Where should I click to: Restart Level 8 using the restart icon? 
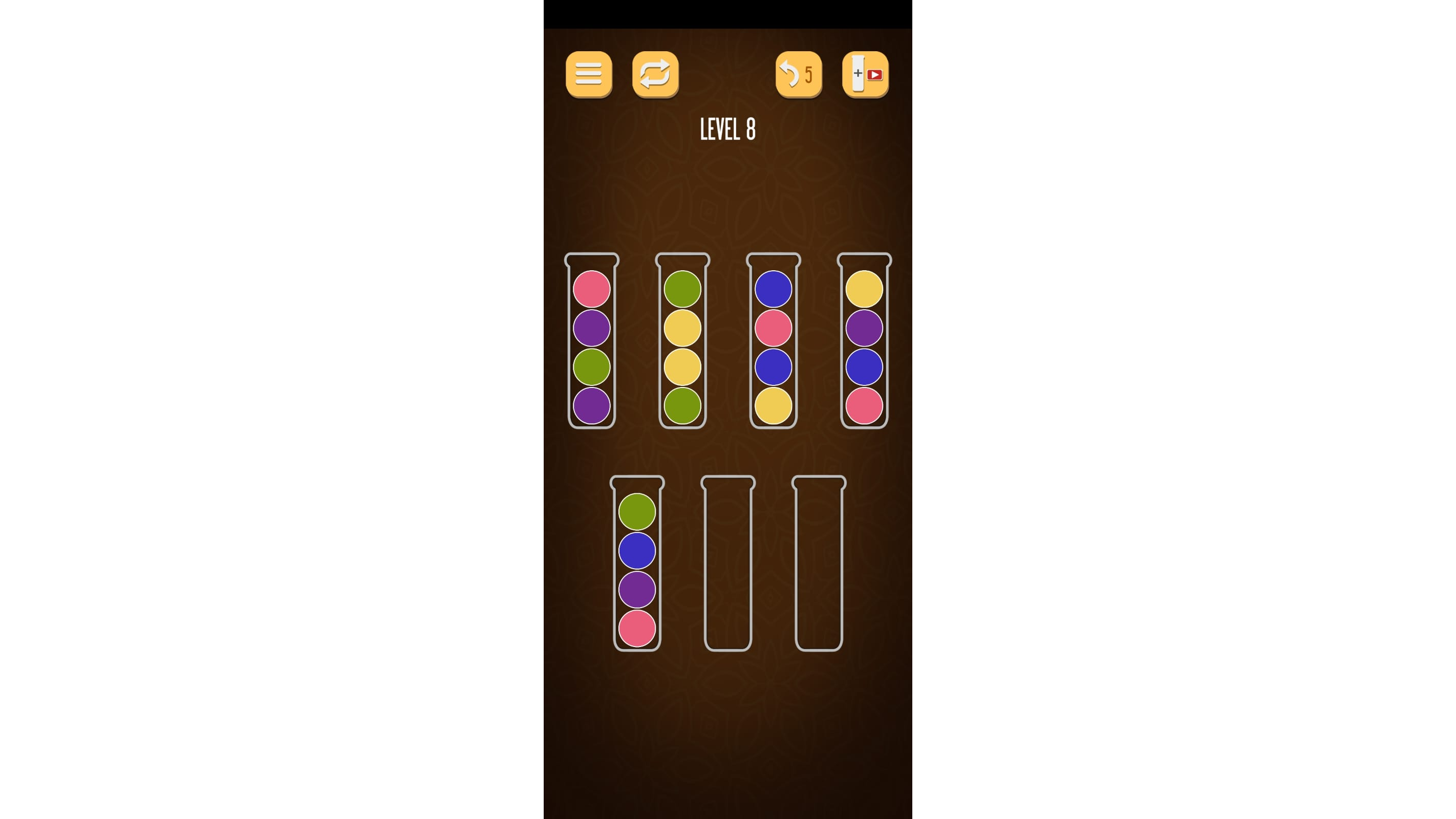655,75
